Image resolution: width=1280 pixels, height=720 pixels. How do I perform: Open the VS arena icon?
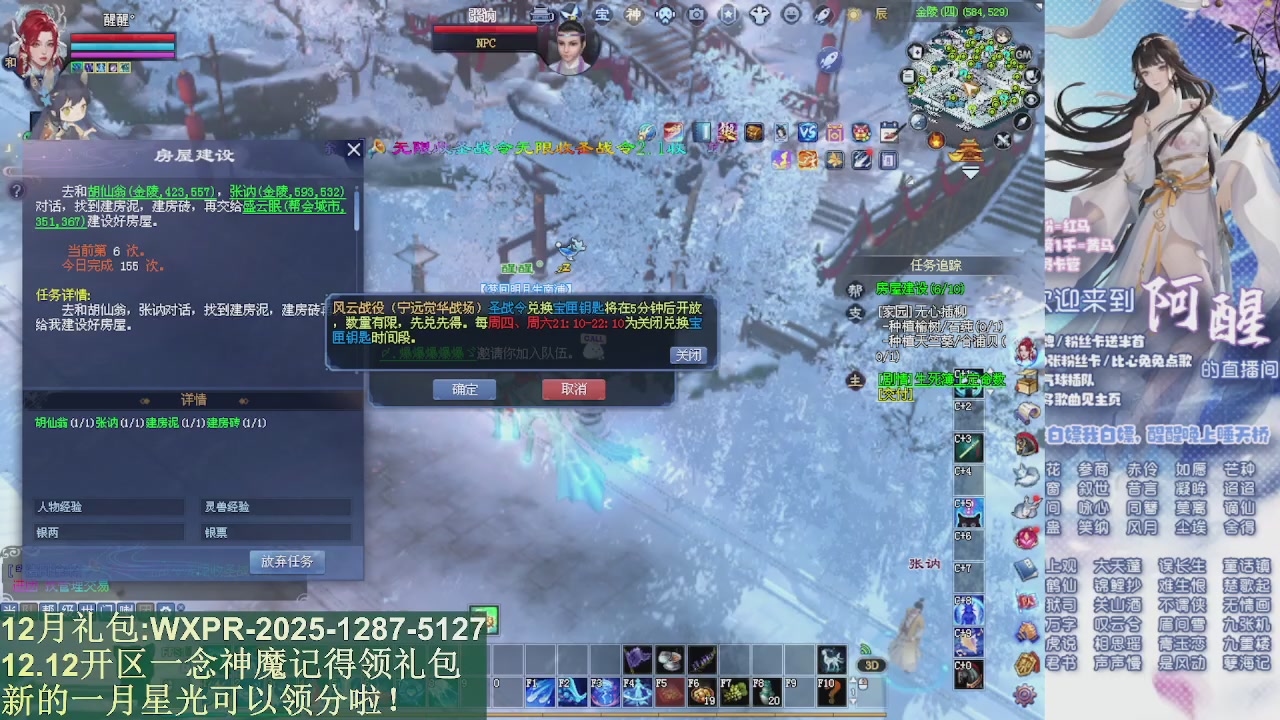click(x=807, y=132)
